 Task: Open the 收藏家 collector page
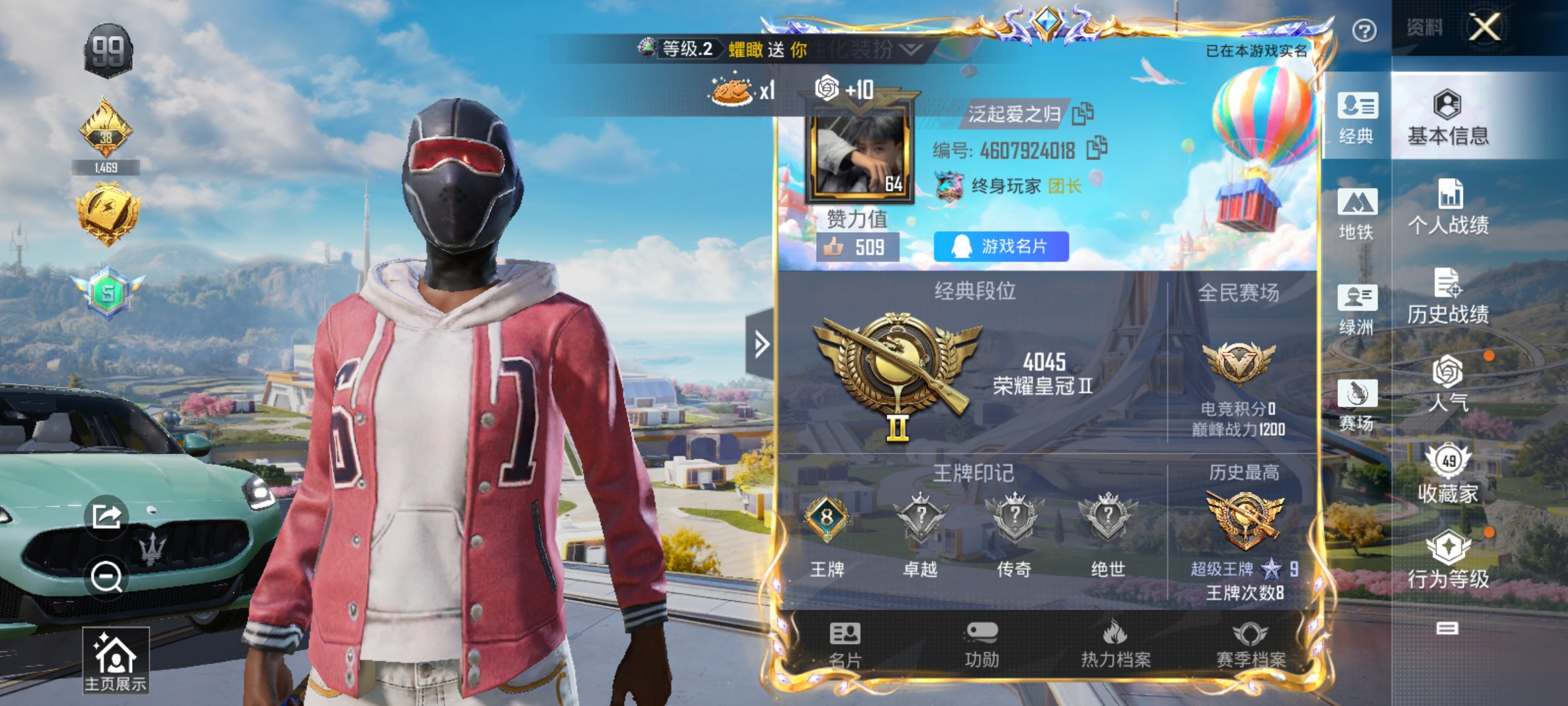1448,475
